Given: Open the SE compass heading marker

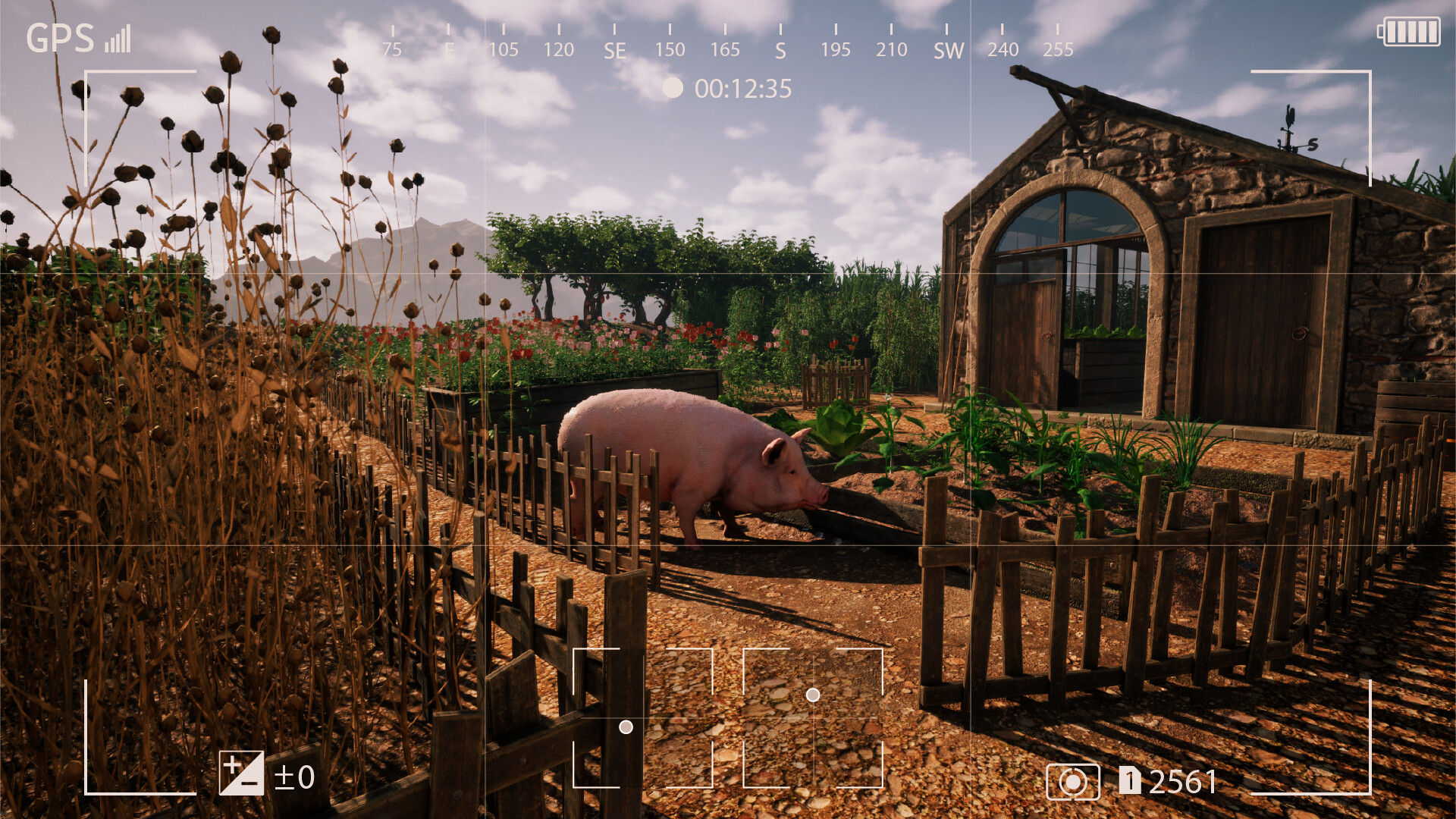Looking at the screenshot, I should coord(616,50).
